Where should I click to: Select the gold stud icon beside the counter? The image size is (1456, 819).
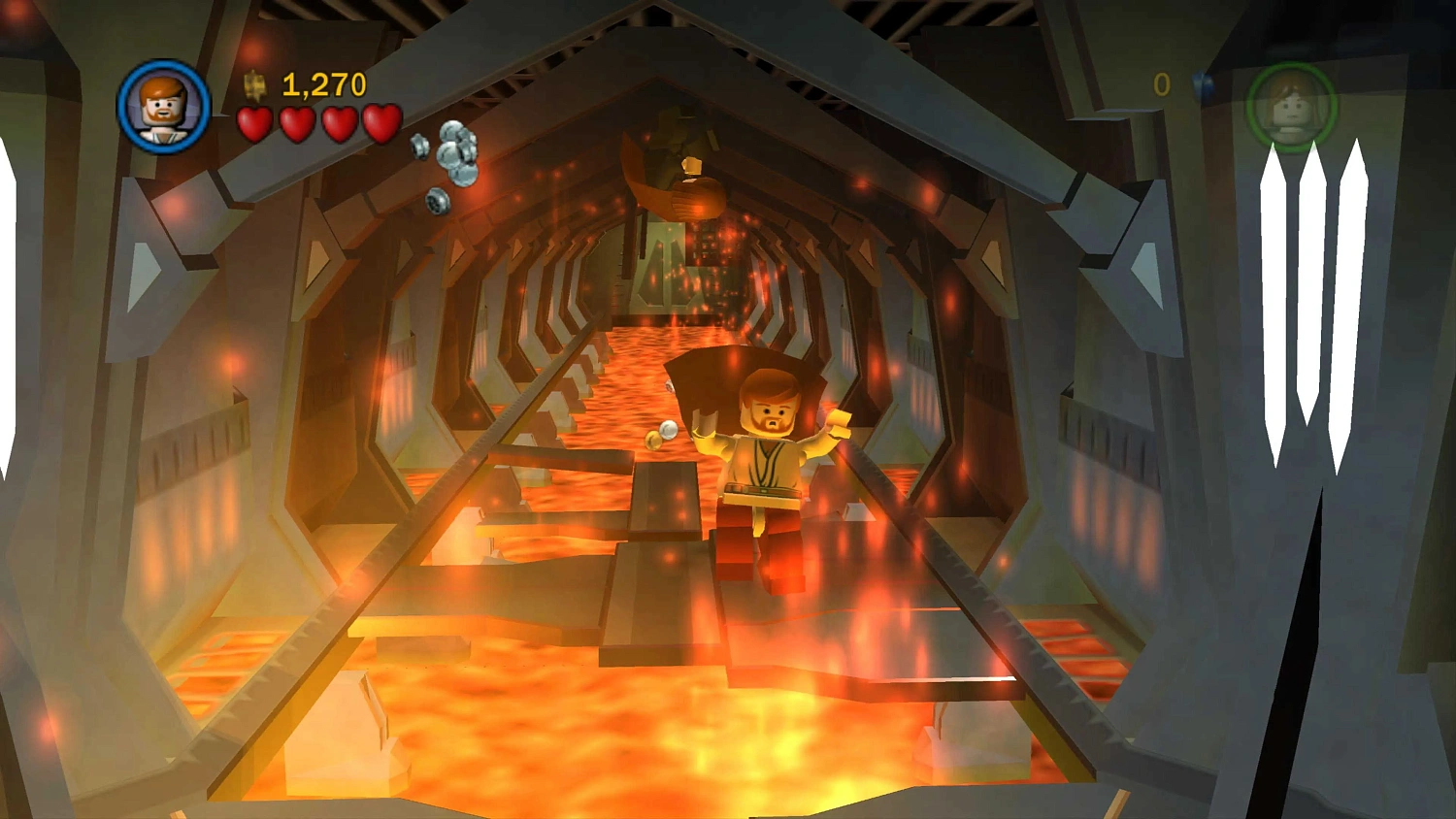[253, 85]
